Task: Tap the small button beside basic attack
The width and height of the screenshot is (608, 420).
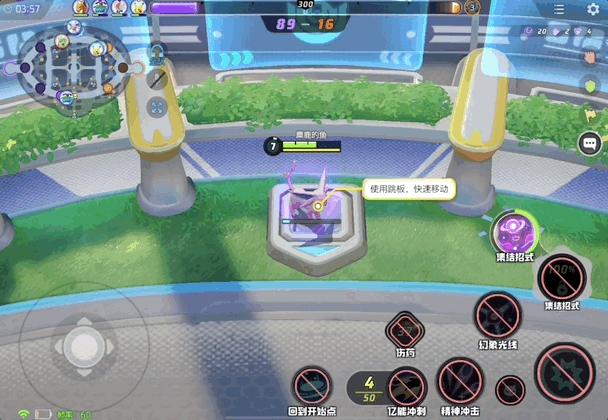Action: coord(510,390)
